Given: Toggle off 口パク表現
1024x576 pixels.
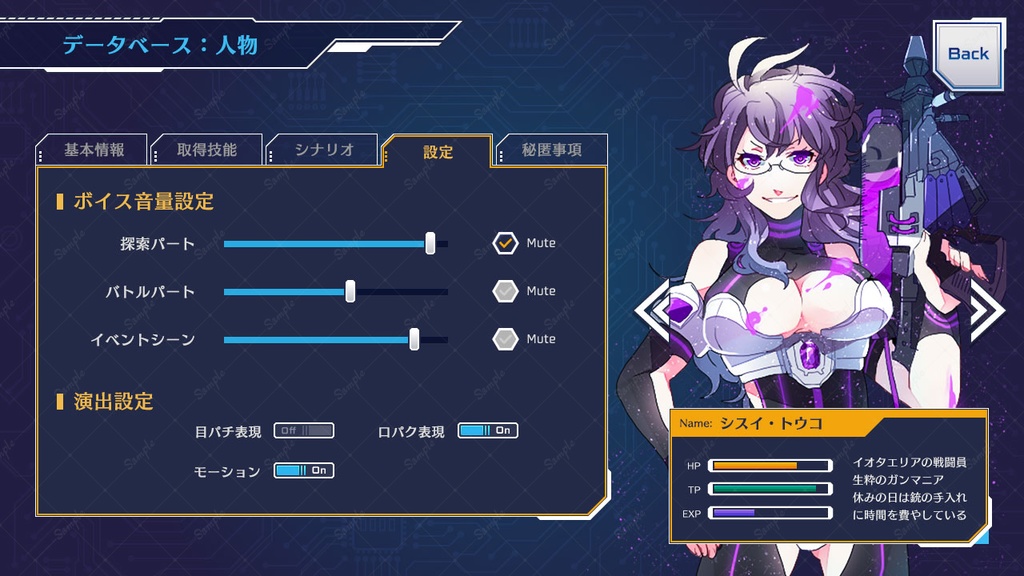Looking at the screenshot, I should [488, 431].
